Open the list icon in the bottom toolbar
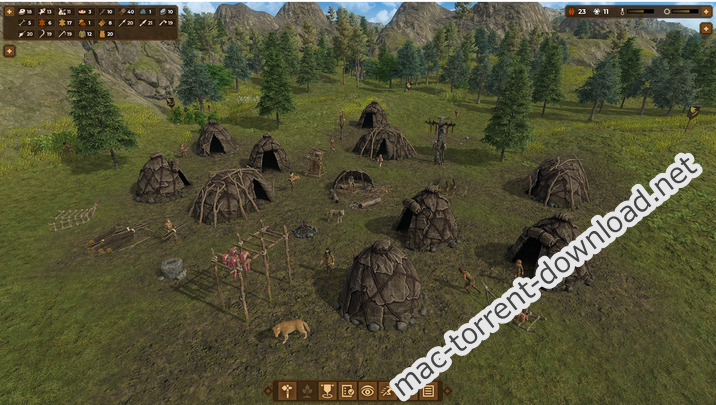 (428, 391)
